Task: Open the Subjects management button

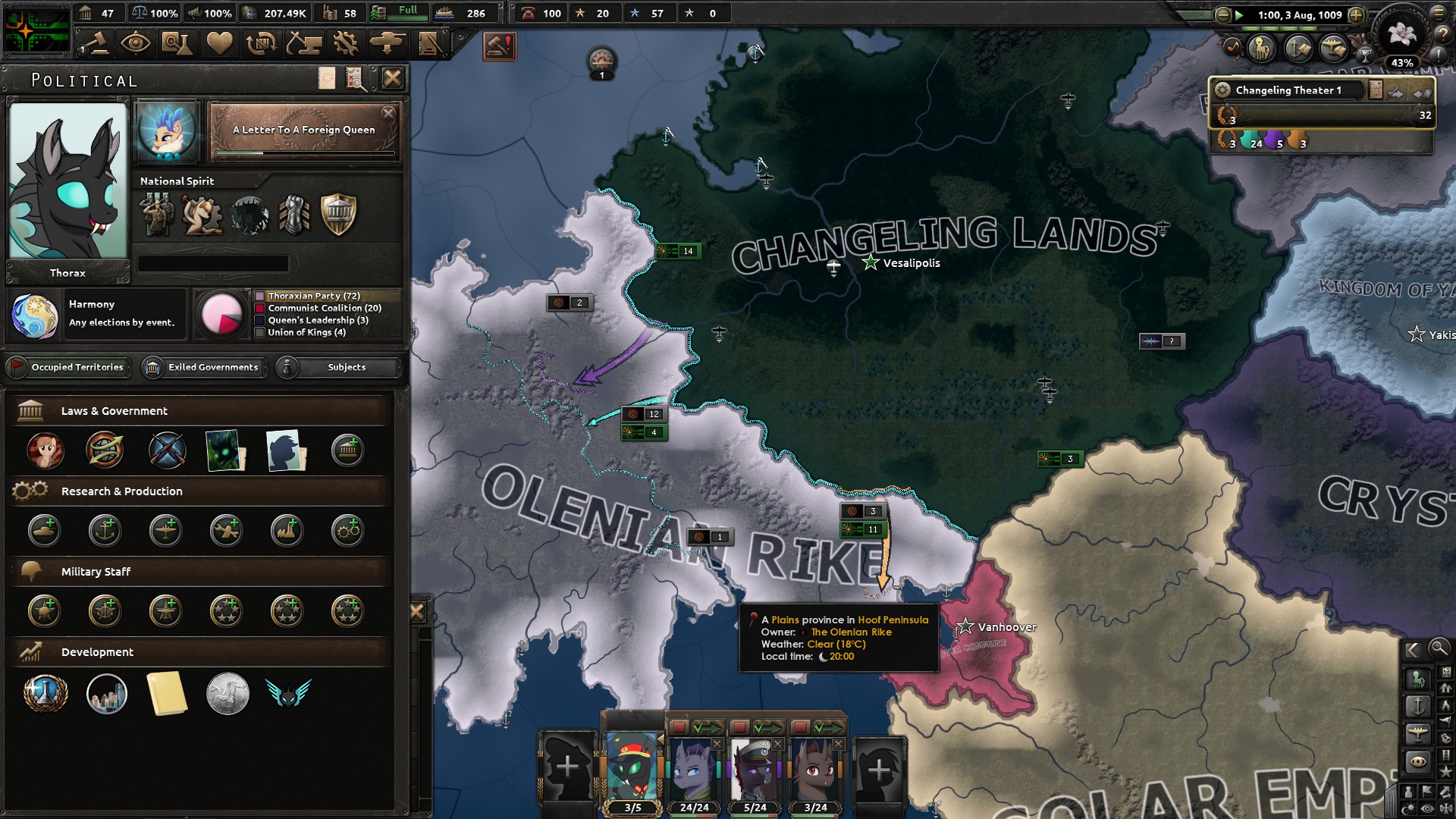Action: click(x=337, y=367)
